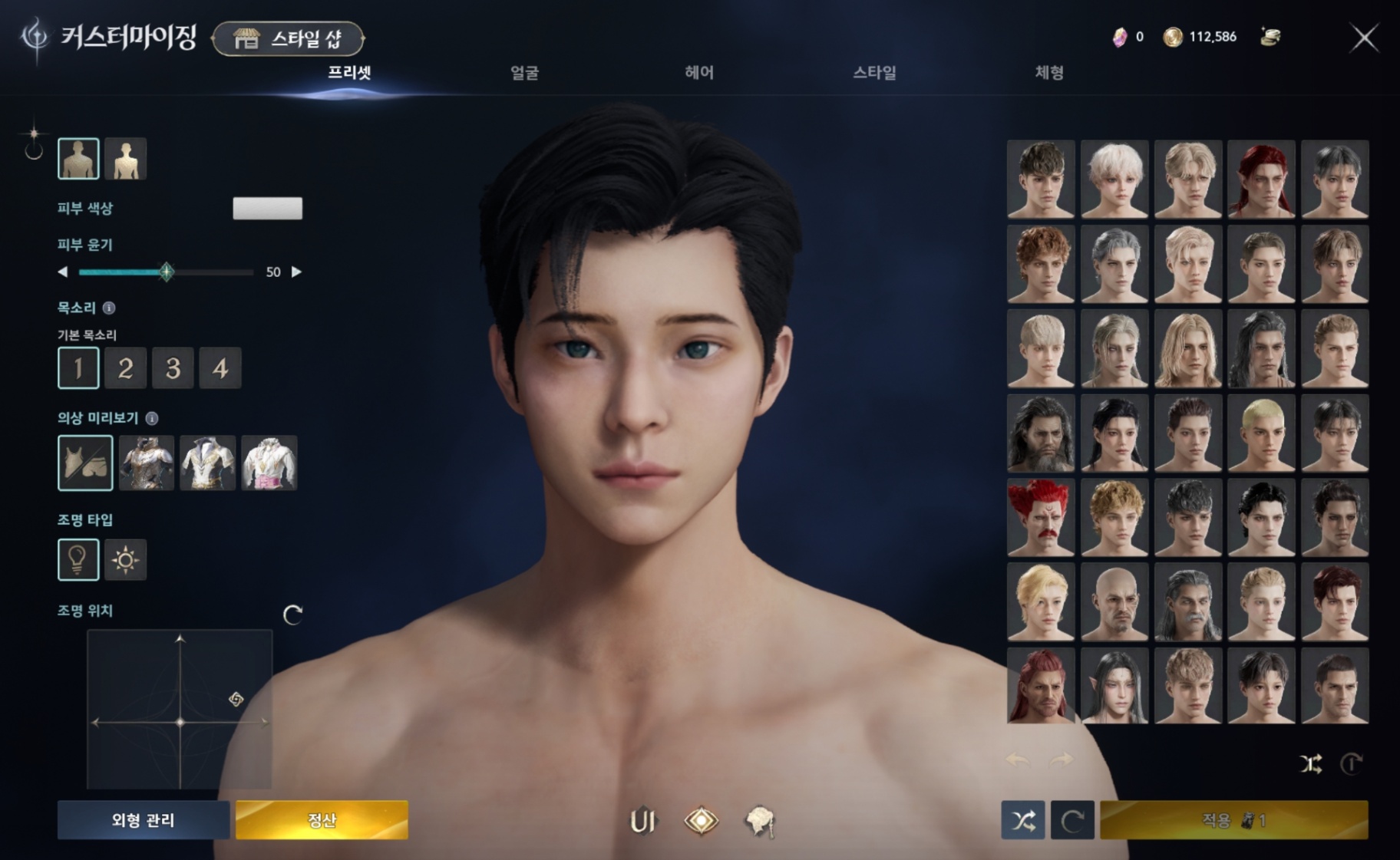The height and width of the screenshot is (860, 1400).
Task: Increase skin gloss with the right arrow
Action: tap(297, 272)
